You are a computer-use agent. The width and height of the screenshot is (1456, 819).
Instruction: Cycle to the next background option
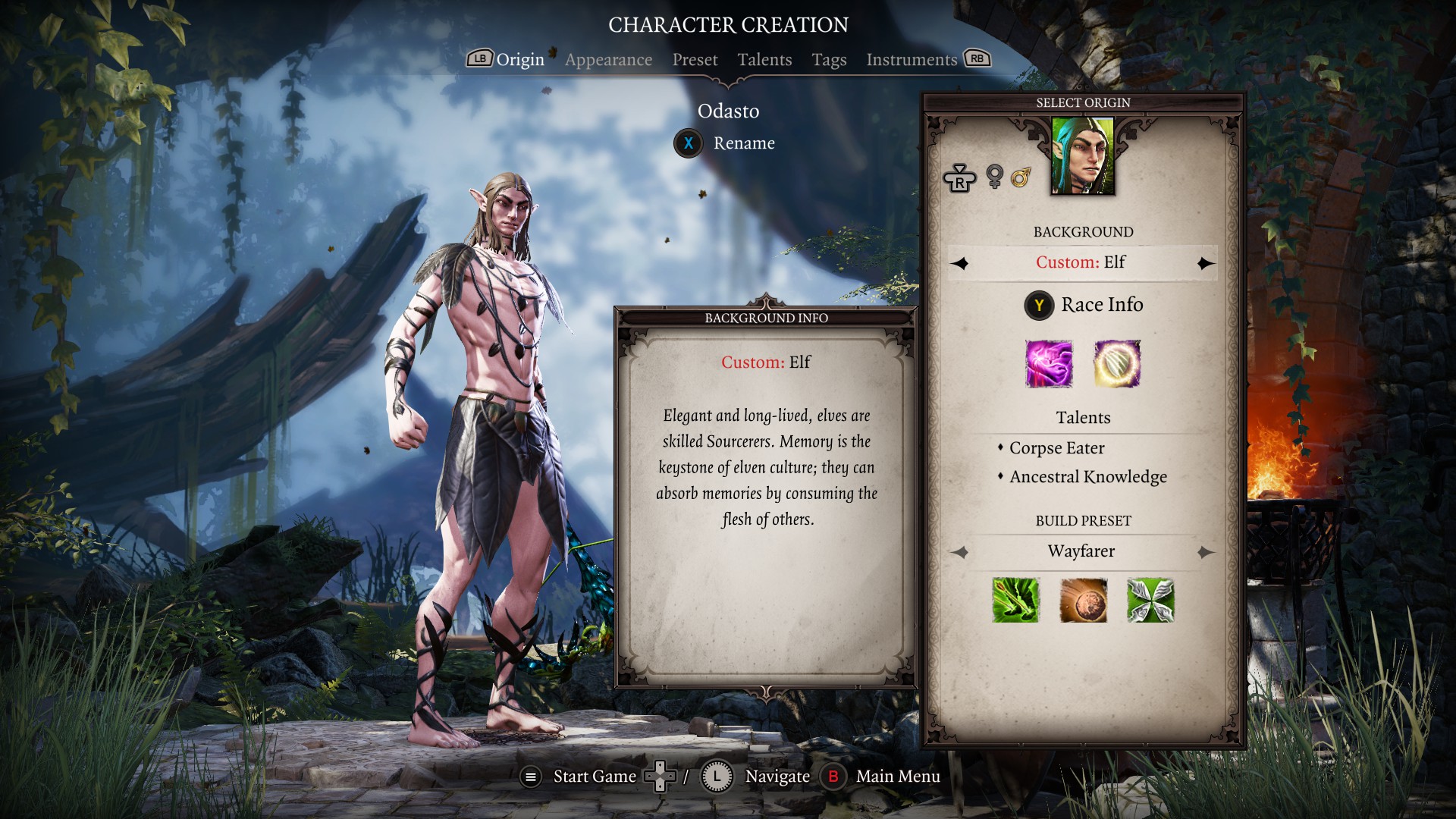pos(1205,263)
